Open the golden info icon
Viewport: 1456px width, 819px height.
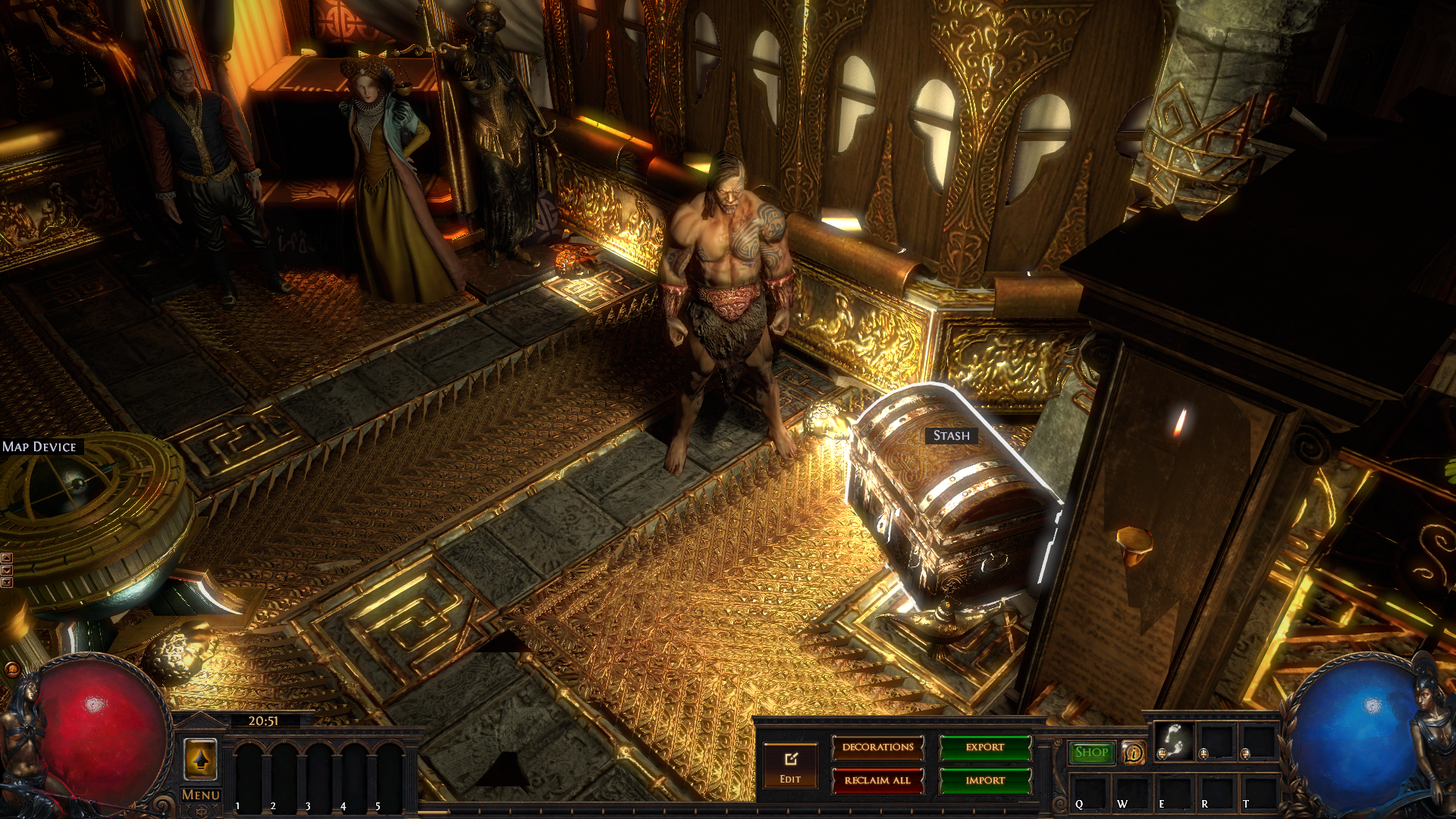point(1134,753)
